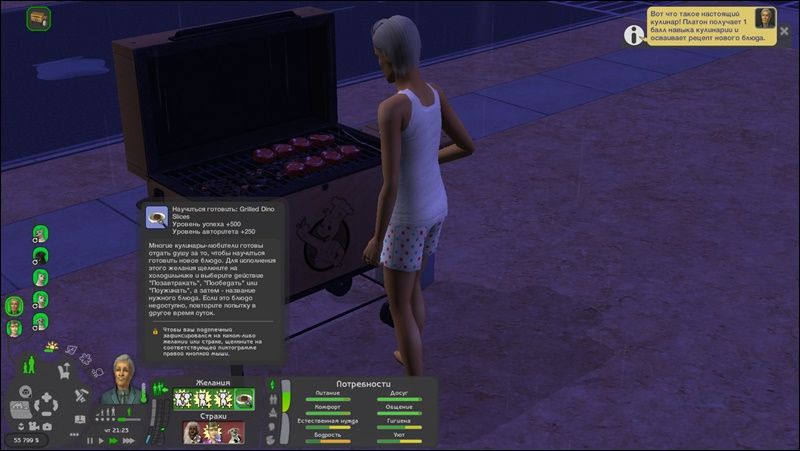Screen dimensions: 800x451
Task: Set game speed to normal play
Action: (x=102, y=440)
